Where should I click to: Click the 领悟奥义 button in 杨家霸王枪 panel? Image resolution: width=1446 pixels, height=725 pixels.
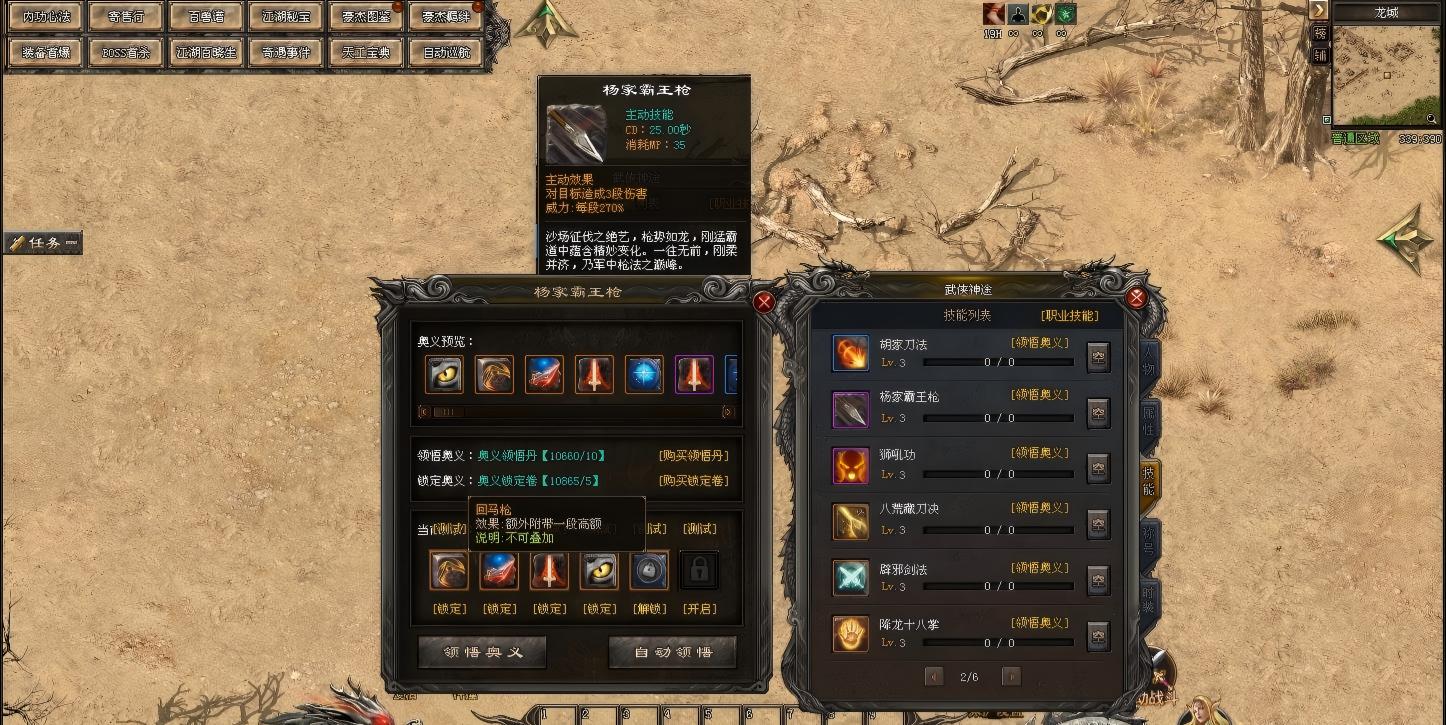(482, 652)
